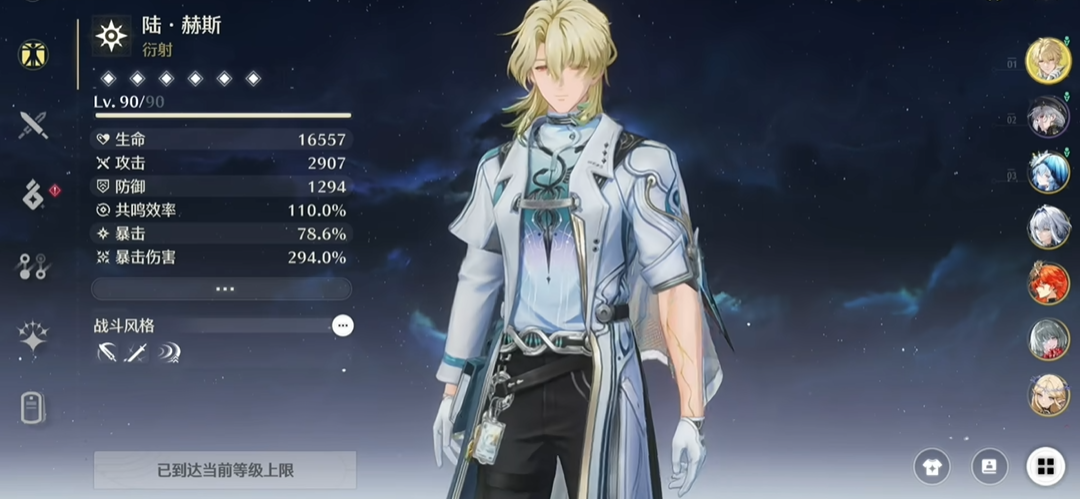1080x499 pixels.
Task: Select the resonance chain sparkle tab
Action: click(x=34, y=338)
